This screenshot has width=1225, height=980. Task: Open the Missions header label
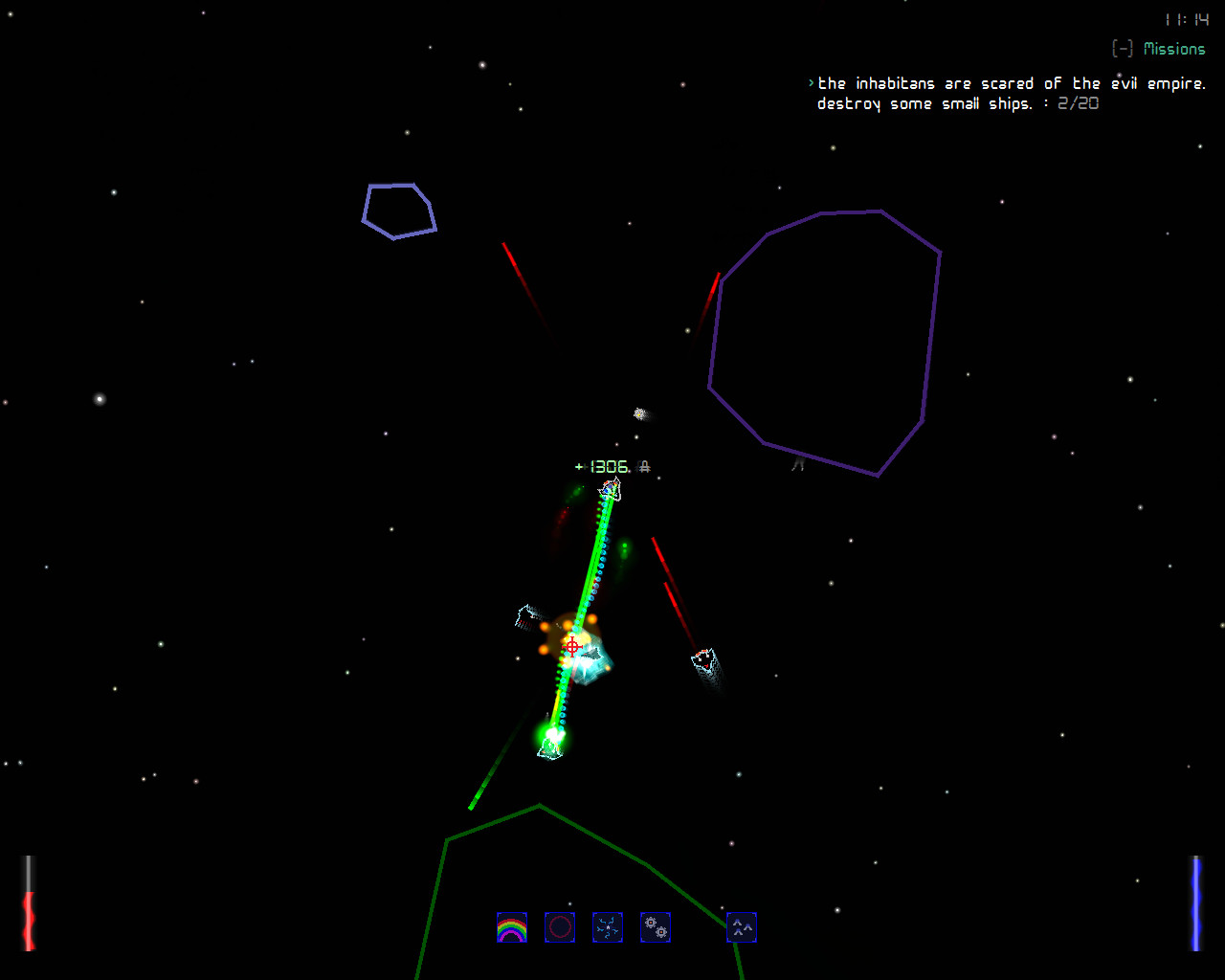(1175, 48)
